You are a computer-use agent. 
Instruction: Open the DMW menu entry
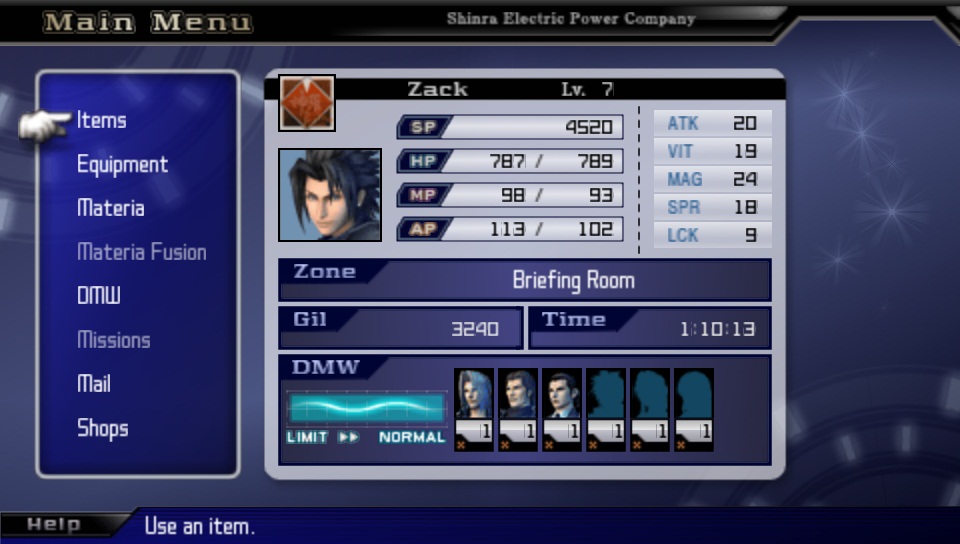click(x=99, y=296)
